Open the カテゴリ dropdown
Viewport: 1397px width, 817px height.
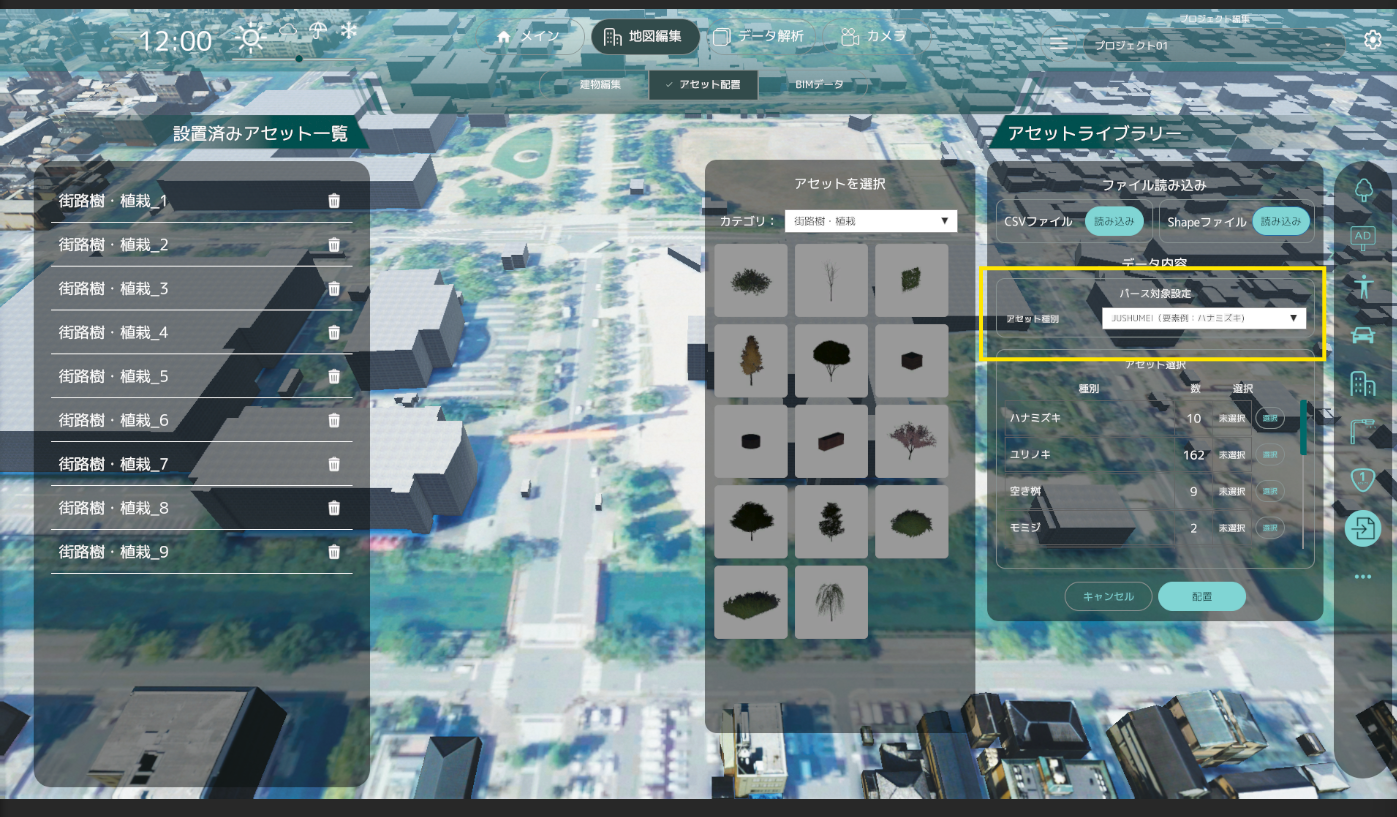coord(870,221)
